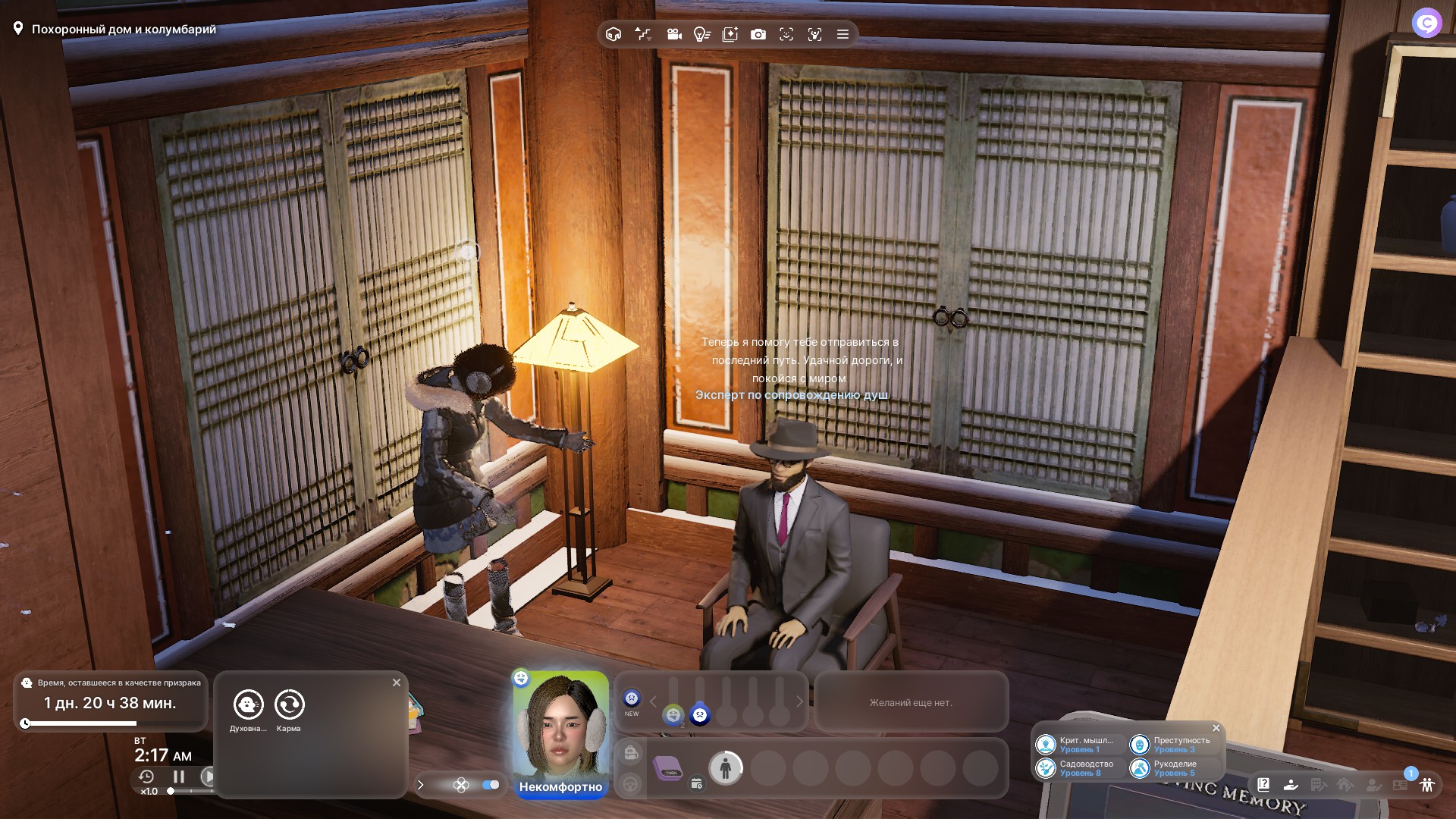
Task: Open the Карма icon
Action: tap(289, 704)
